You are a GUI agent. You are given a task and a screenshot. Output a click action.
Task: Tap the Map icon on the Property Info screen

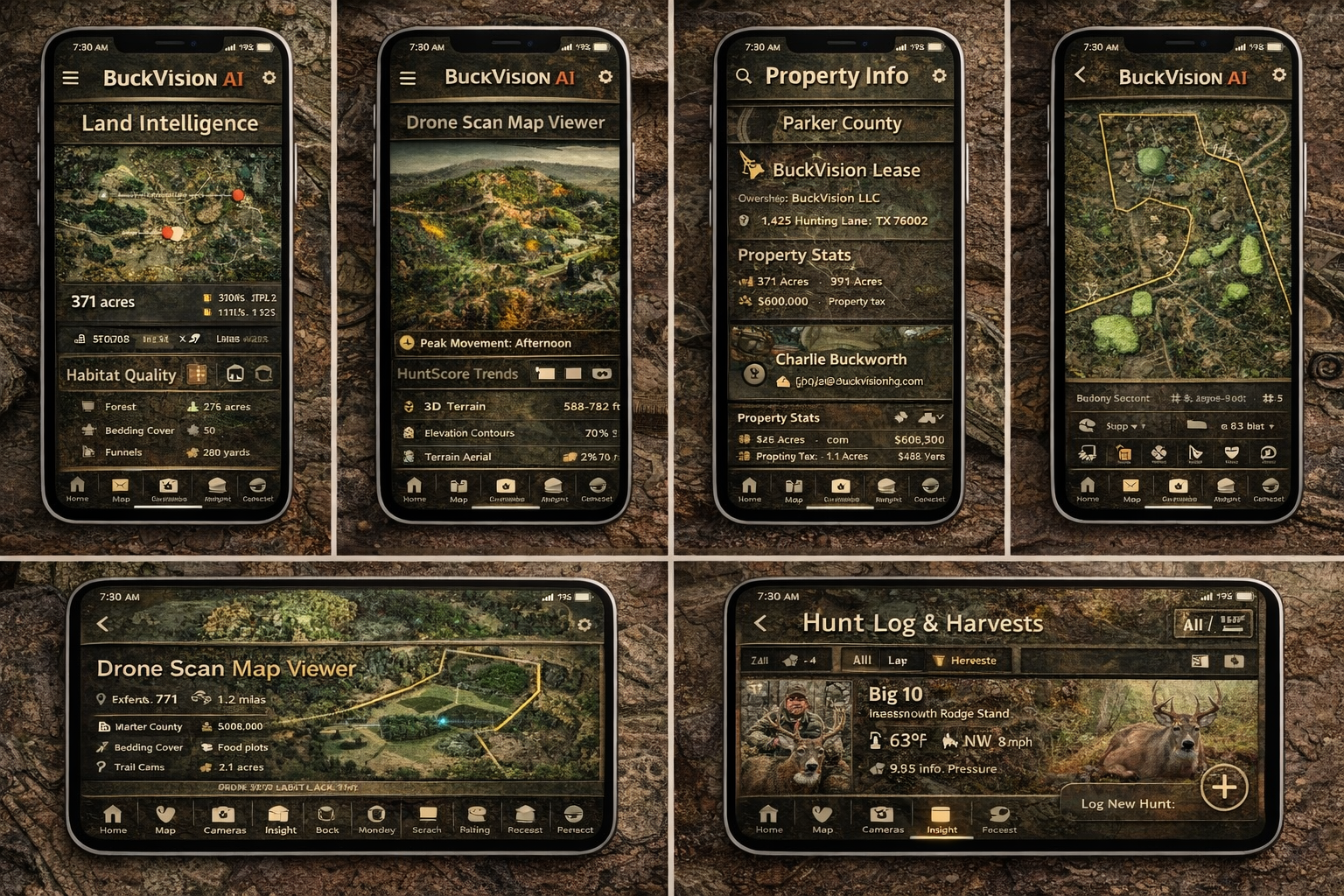tap(794, 487)
